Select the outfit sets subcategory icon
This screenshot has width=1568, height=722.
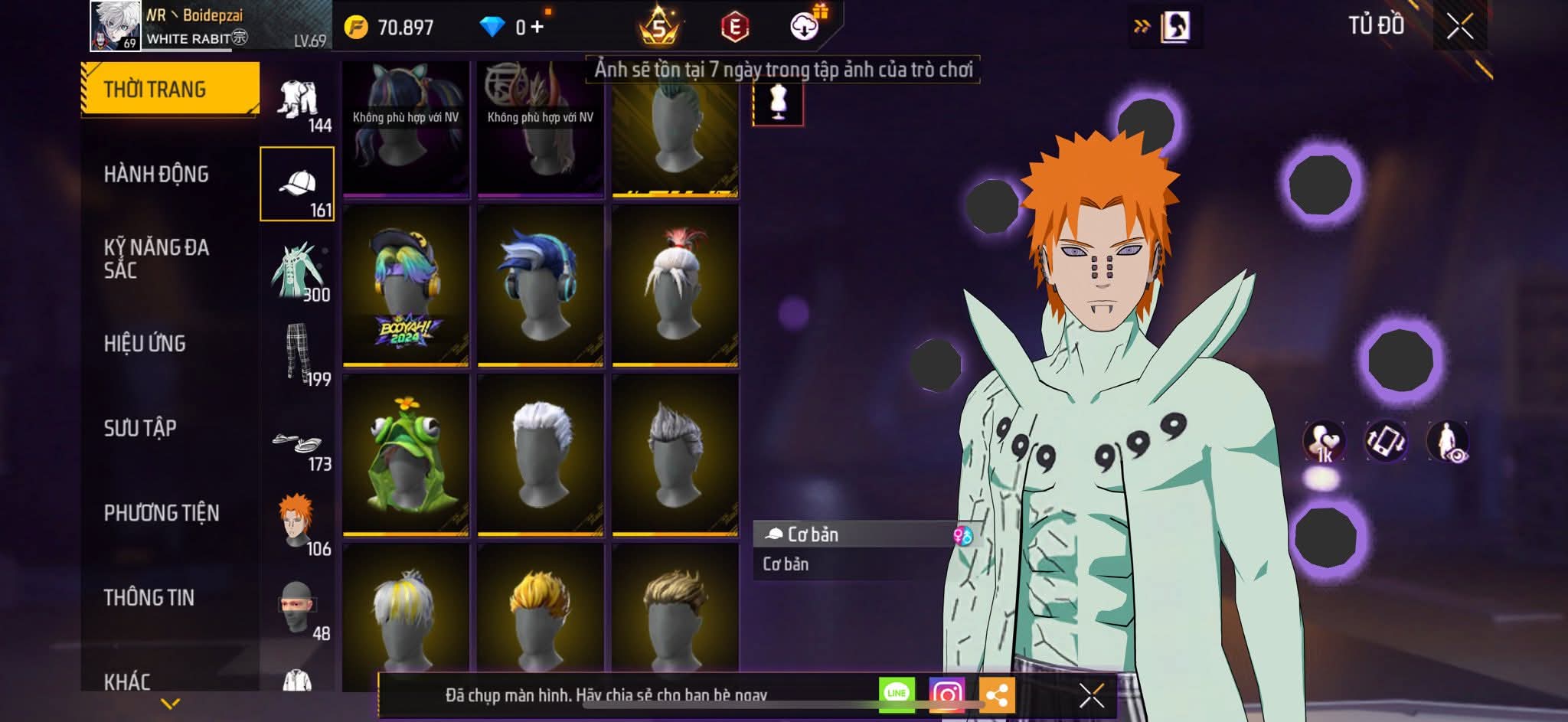click(x=298, y=103)
